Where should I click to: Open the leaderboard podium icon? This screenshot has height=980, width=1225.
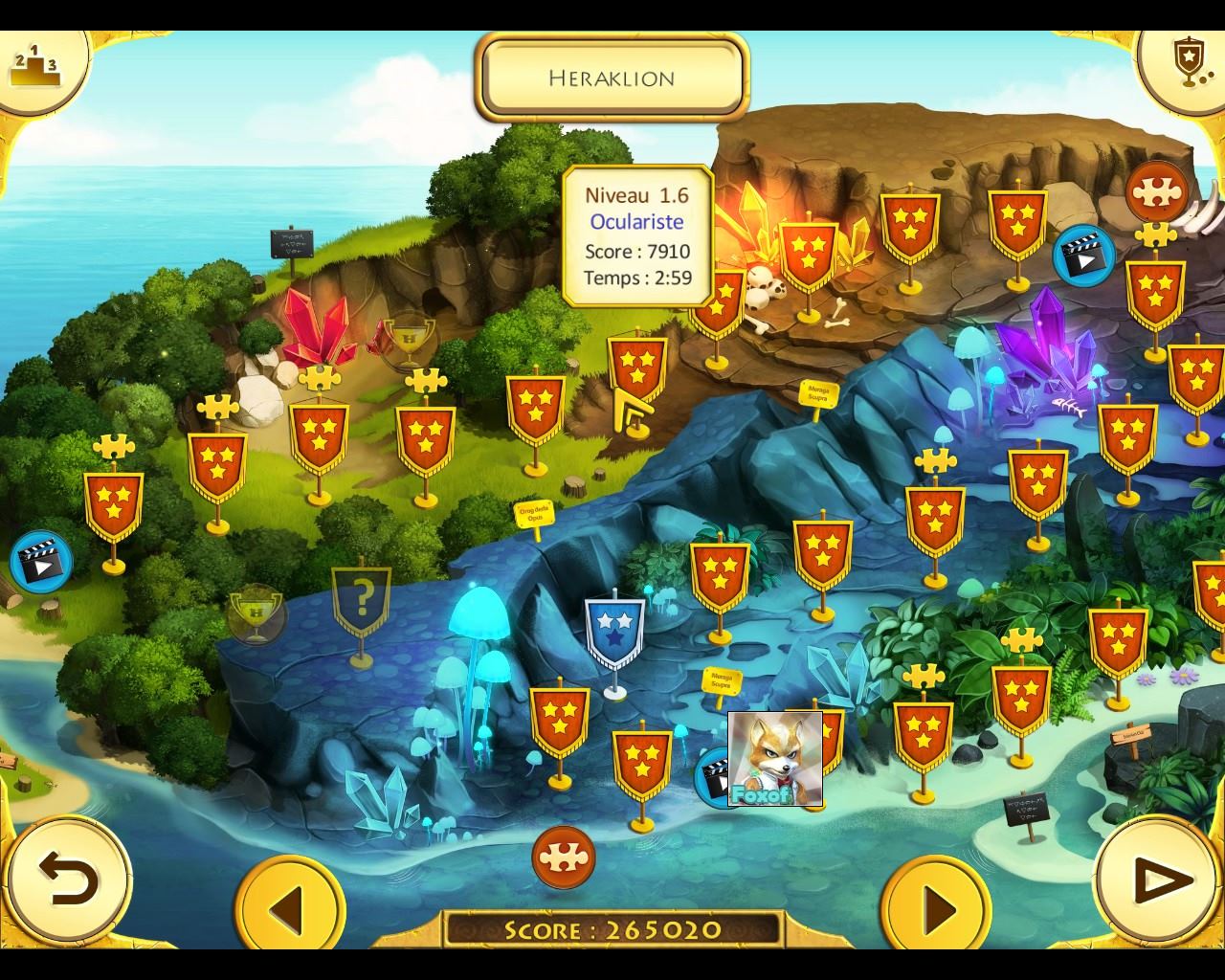[x=34, y=66]
